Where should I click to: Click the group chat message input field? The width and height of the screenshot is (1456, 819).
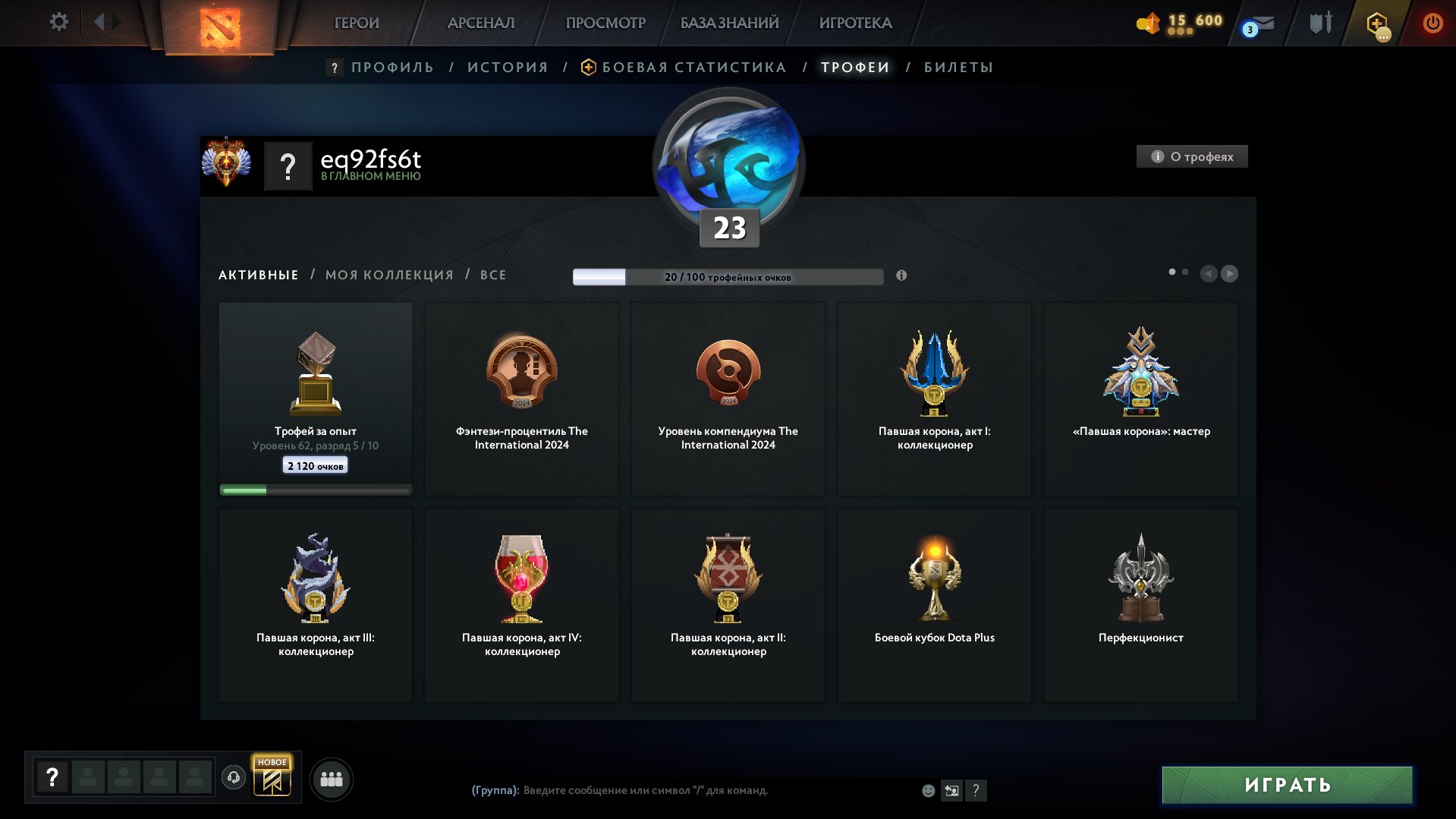tap(683, 790)
